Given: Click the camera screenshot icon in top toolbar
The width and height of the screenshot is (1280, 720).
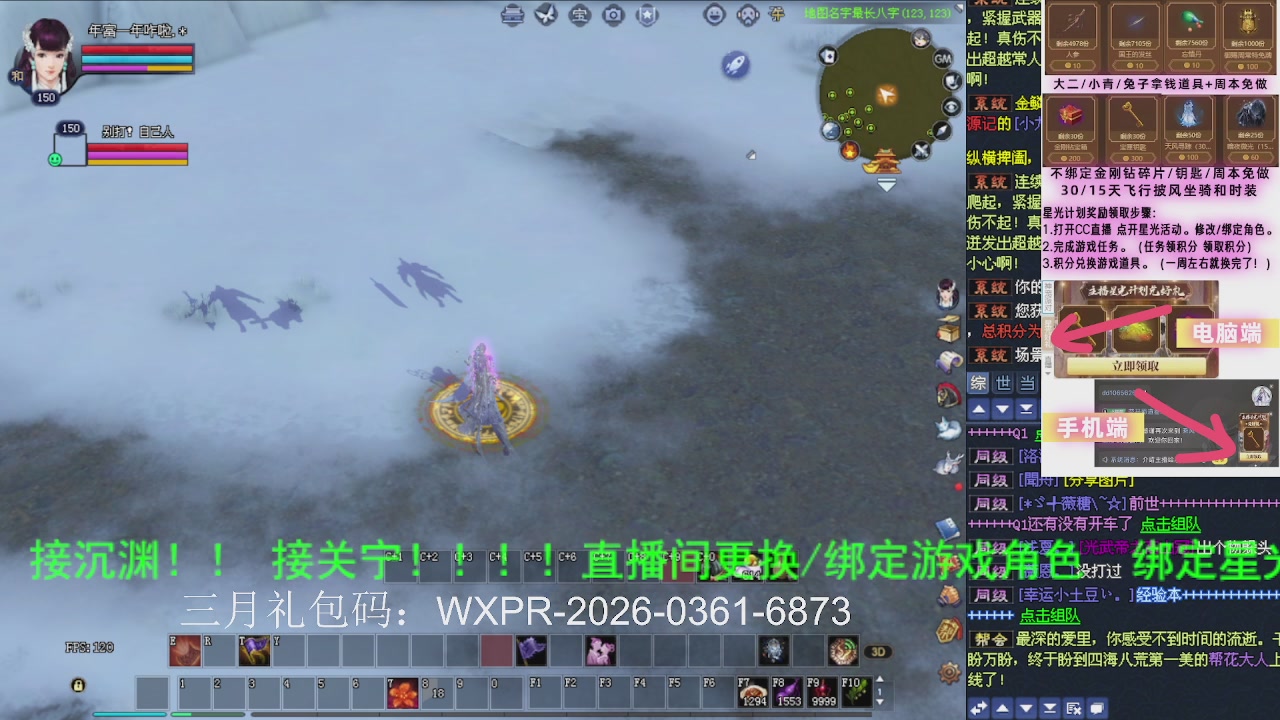Looking at the screenshot, I should 613,15.
